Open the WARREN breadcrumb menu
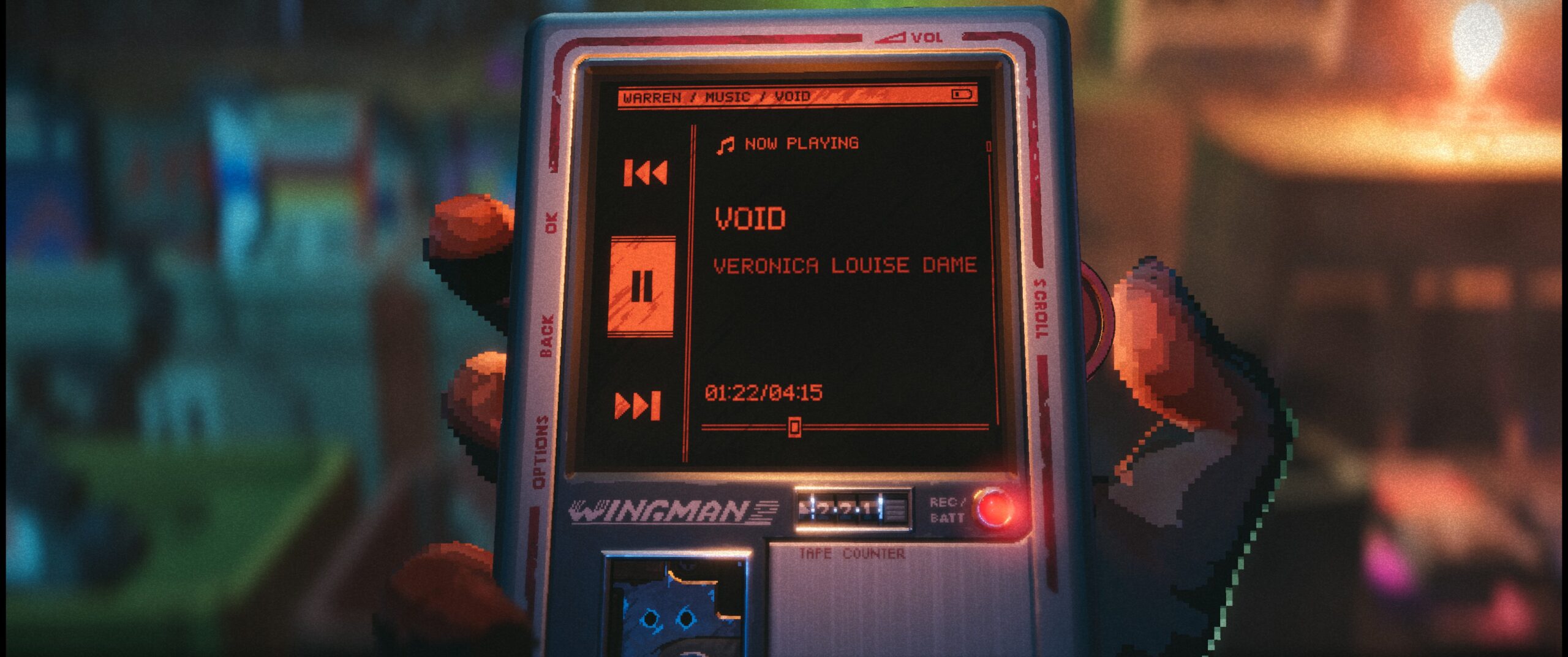The width and height of the screenshot is (1568, 657). pos(654,96)
